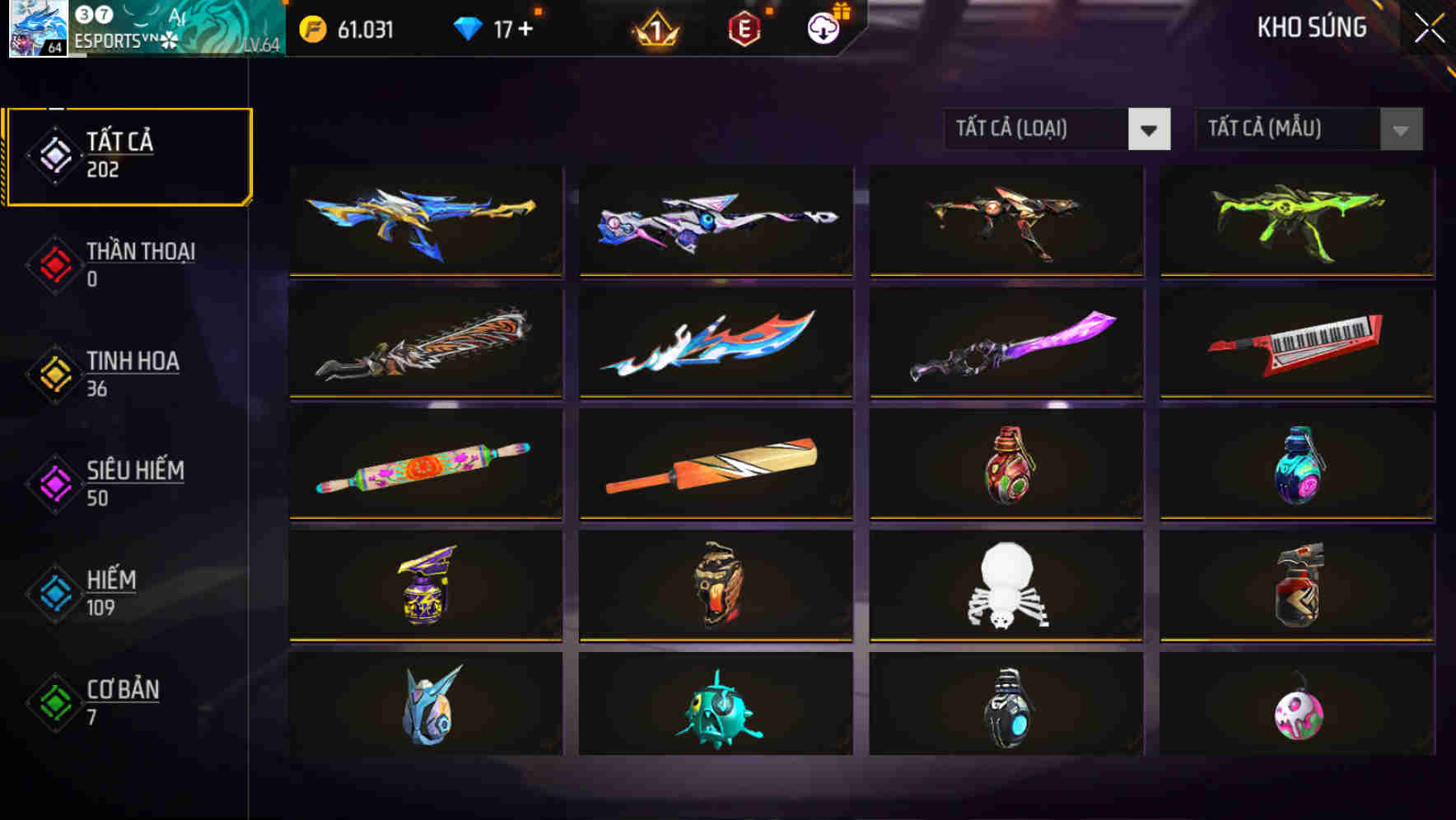
Task: Click the white spider grenade skin
Action: click(x=1005, y=587)
